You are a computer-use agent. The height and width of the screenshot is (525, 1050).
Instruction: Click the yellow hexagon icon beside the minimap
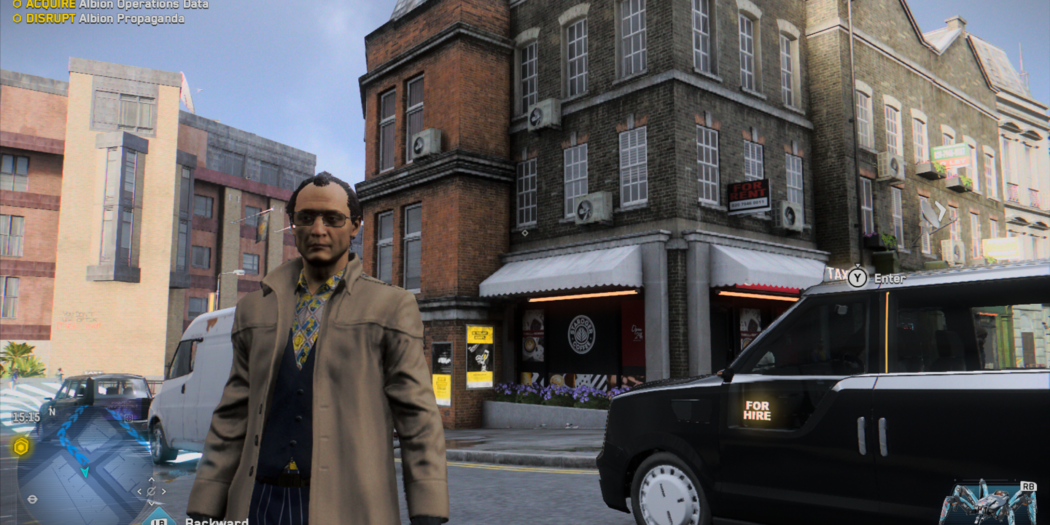tap(19, 446)
